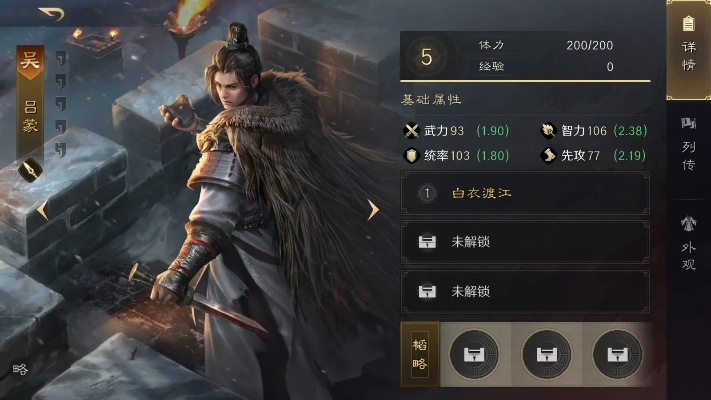Tap the 武力 attribute entry

tap(445, 131)
